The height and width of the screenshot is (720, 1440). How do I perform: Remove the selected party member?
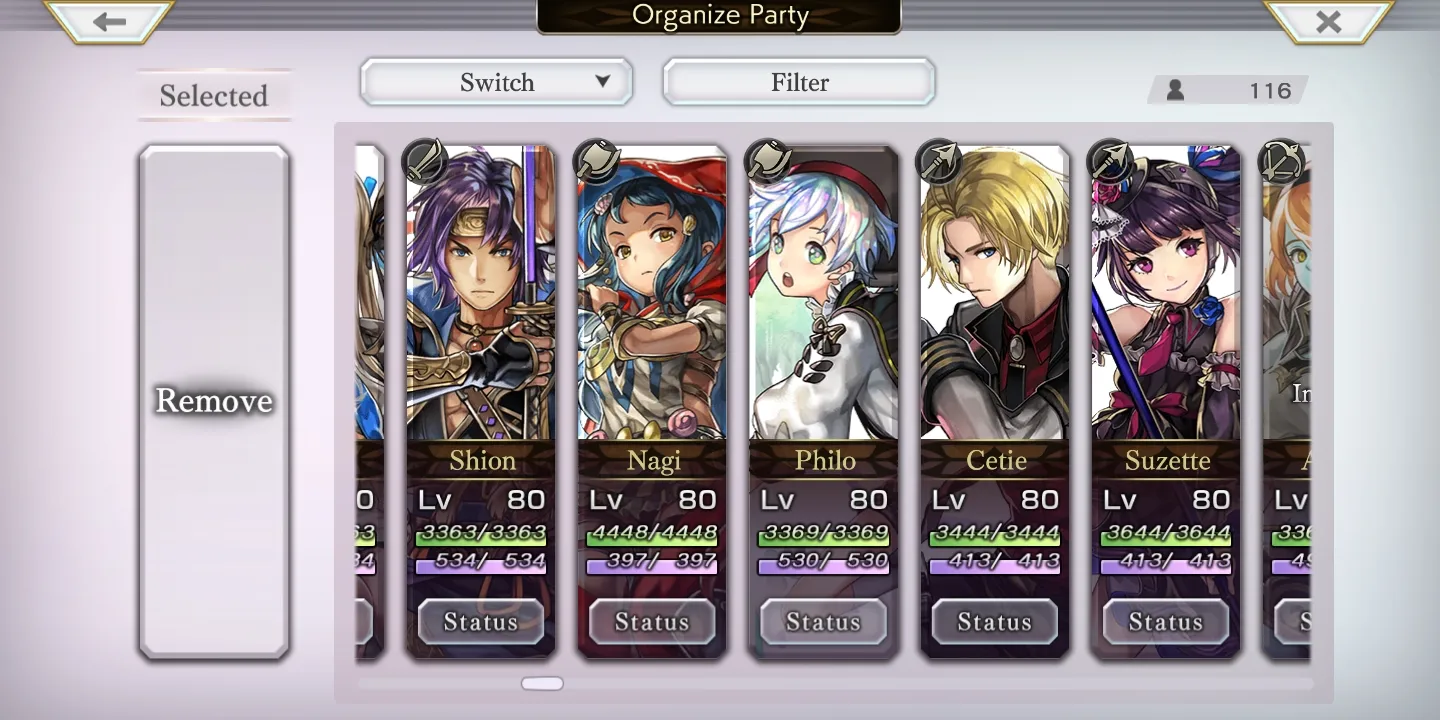214,401
